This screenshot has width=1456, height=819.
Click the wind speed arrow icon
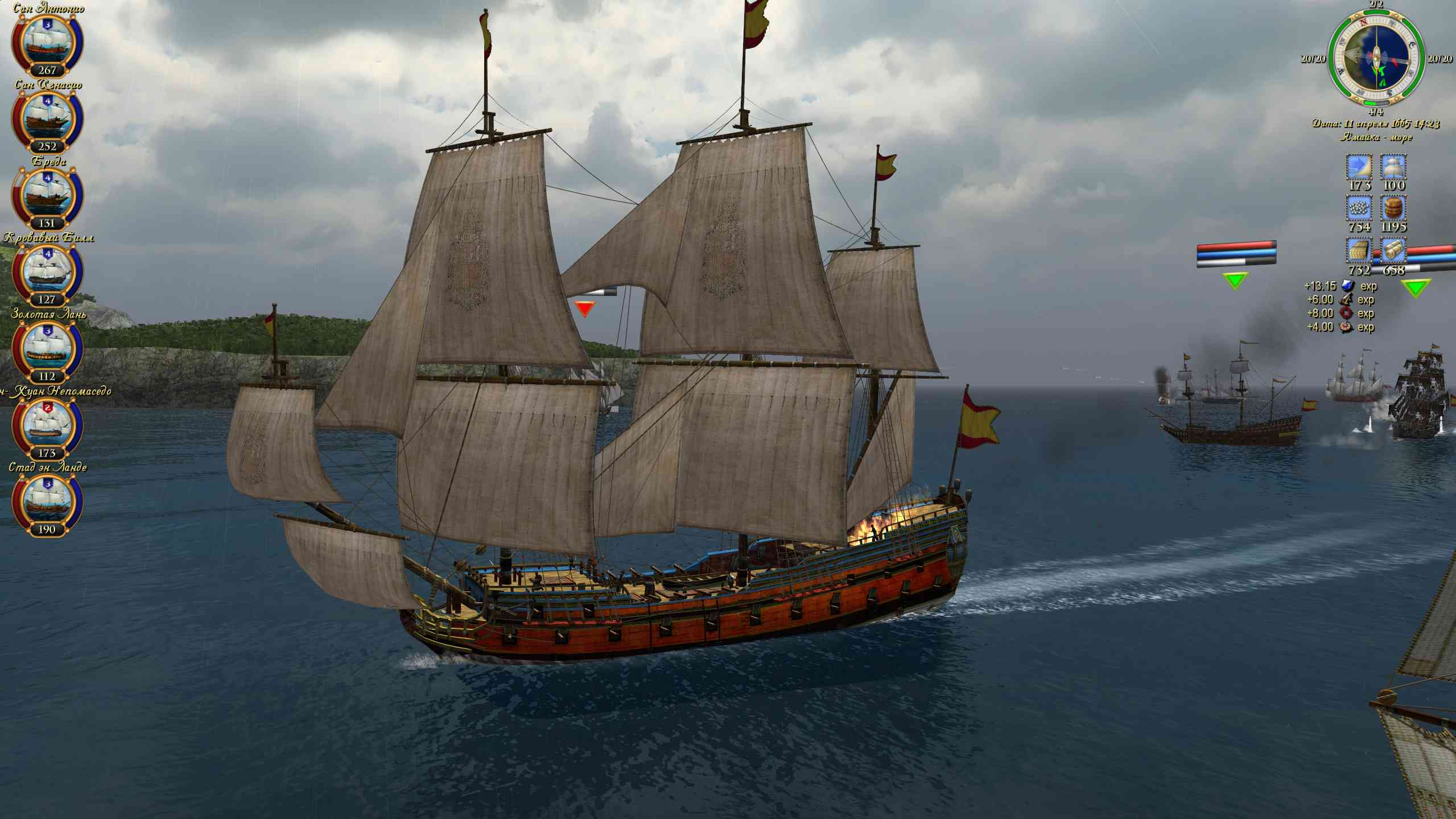pyautogui.click(x=1359, y=167)
